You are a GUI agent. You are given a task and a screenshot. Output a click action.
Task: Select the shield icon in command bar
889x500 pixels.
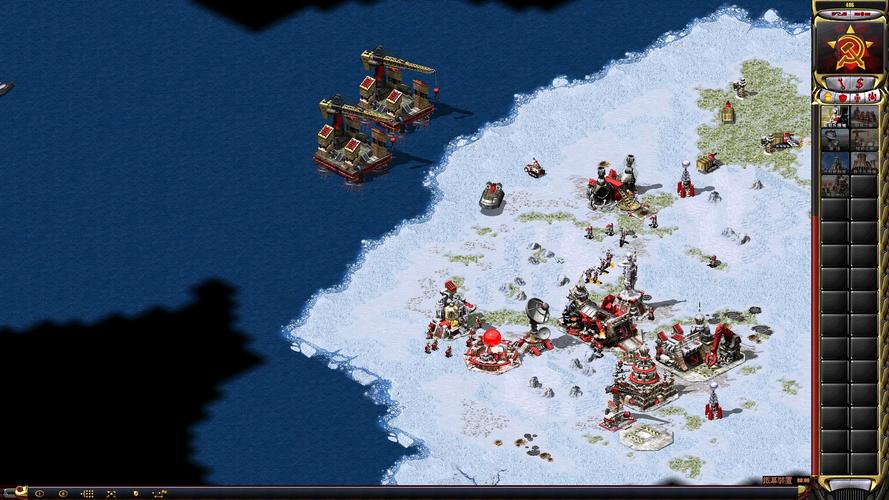click(x=134, y=493)
